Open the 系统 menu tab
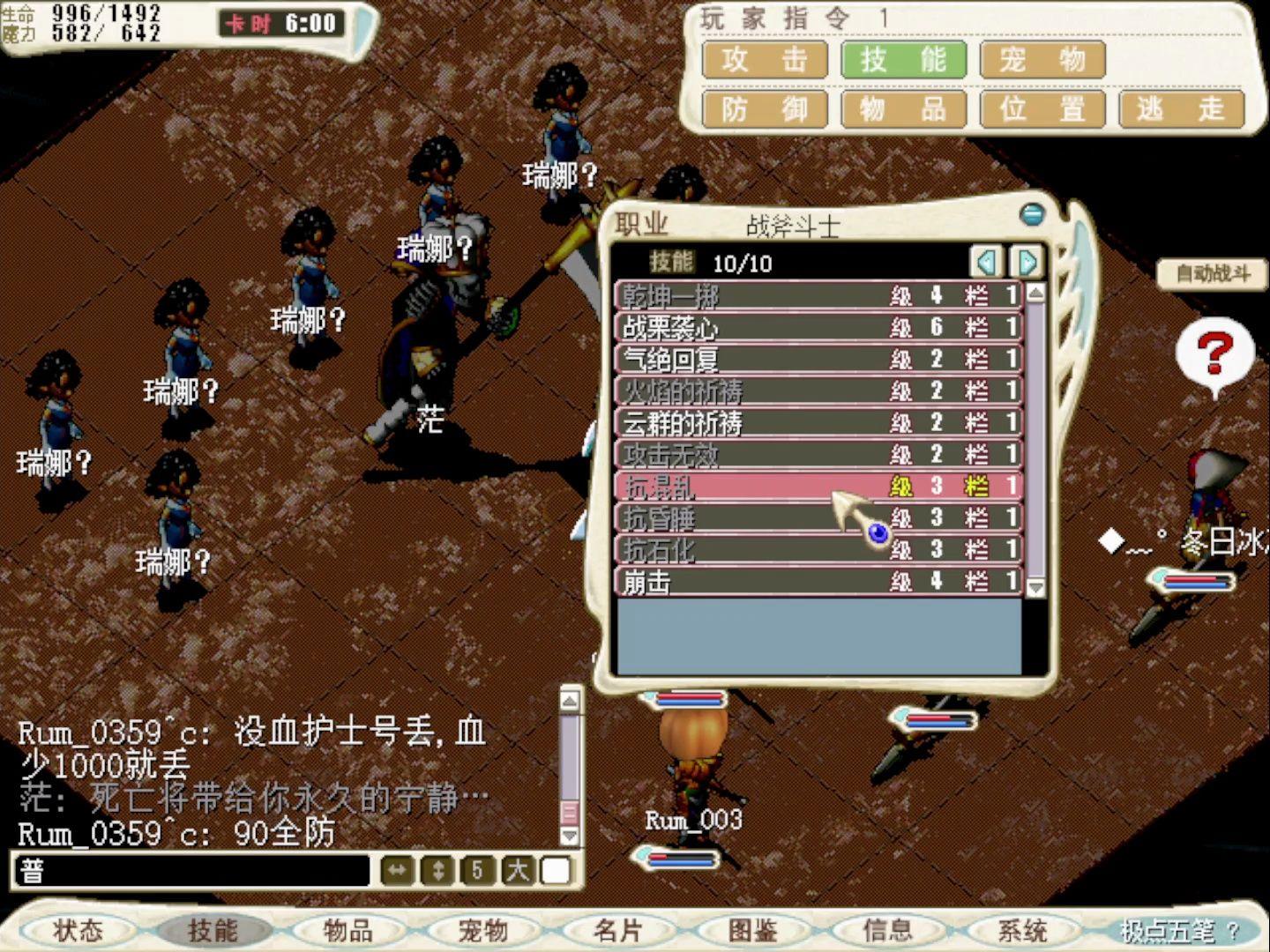Image resolution: width=1270 pixels, height=952 pixels. pyautogui.click(x=1021, y=930)
